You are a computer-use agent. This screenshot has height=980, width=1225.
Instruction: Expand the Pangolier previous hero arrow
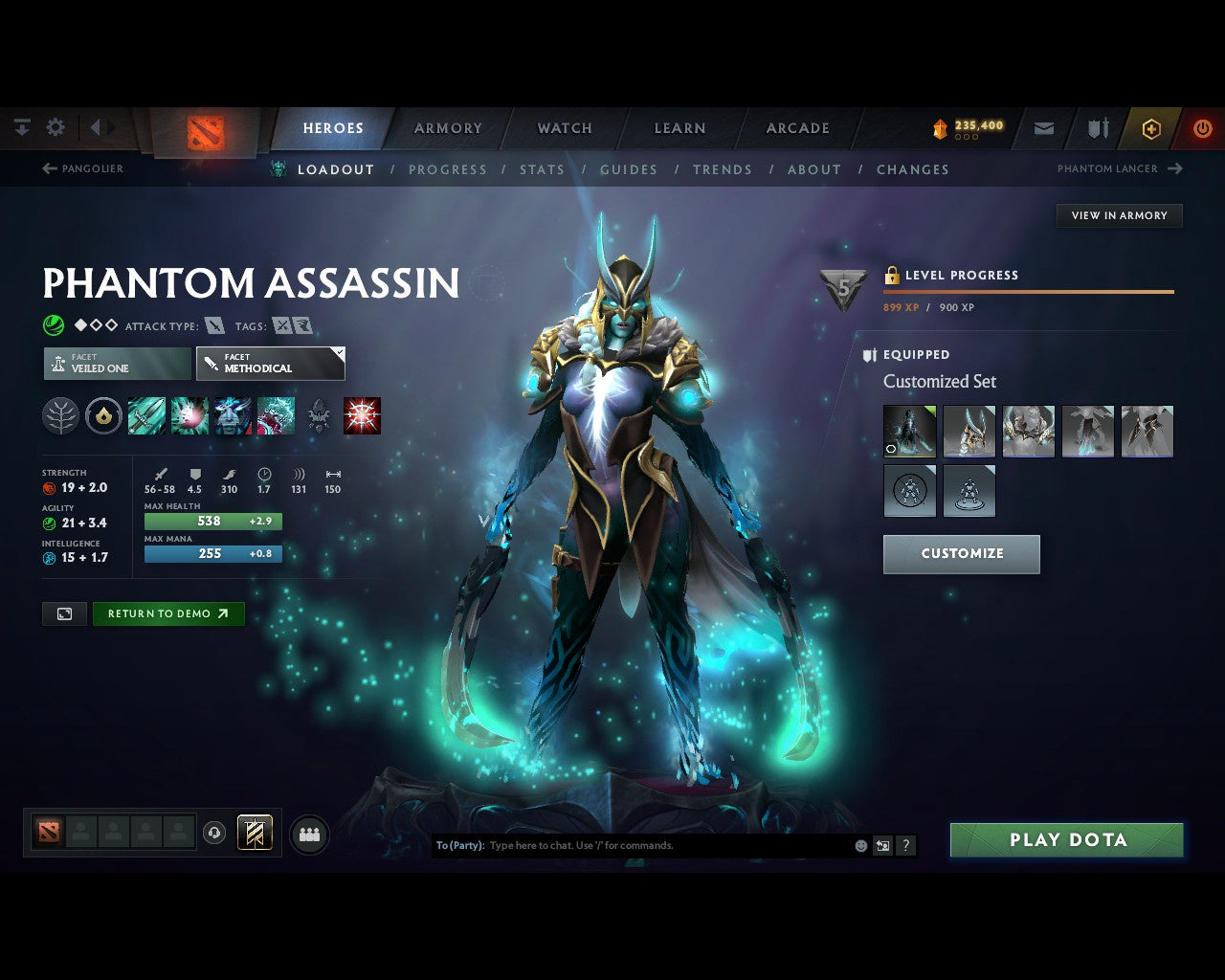coord(49,168)
